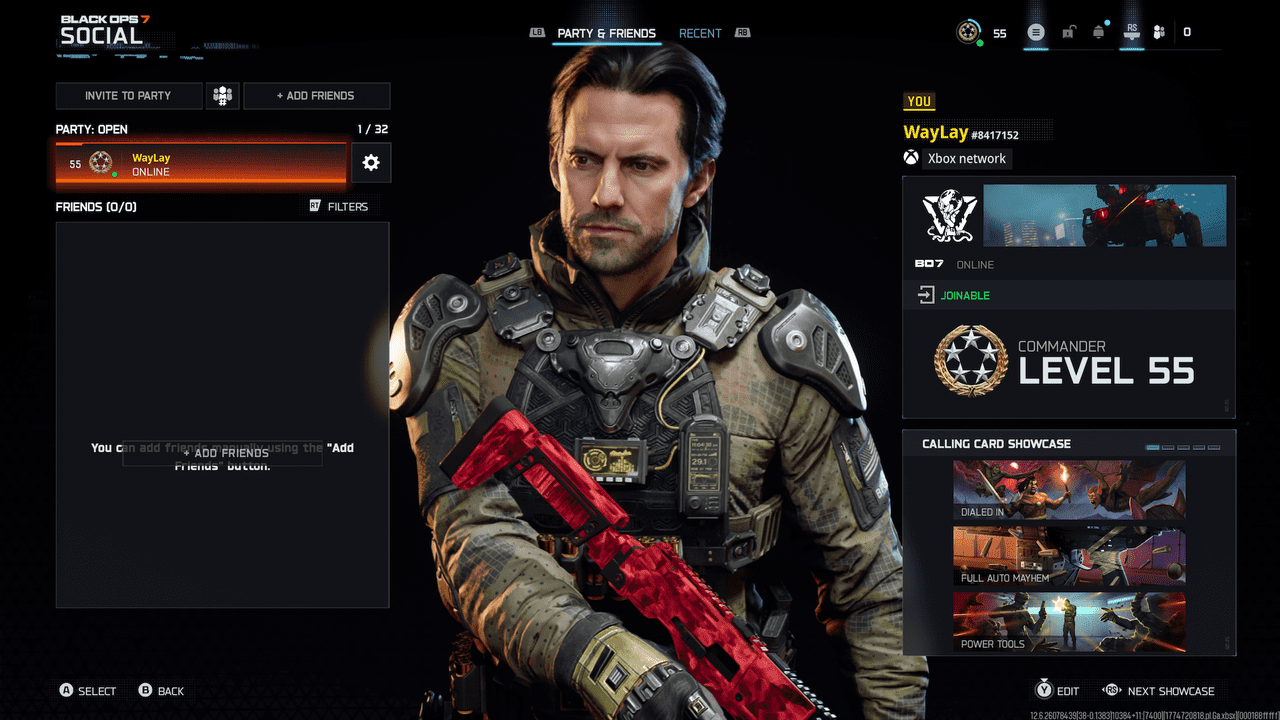The width and height of the screenshot is (1280, 720).
Task: Switch to the Recent tab
Action: (x=700, y=33)
